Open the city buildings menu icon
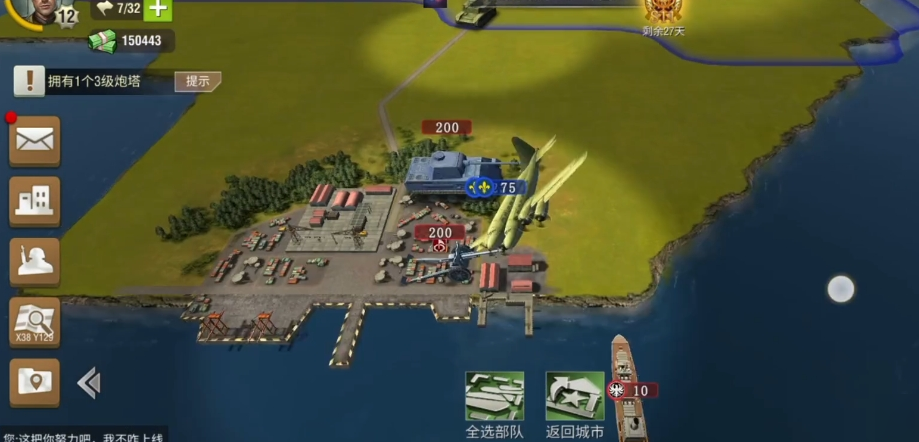 [x=35, y=202]
